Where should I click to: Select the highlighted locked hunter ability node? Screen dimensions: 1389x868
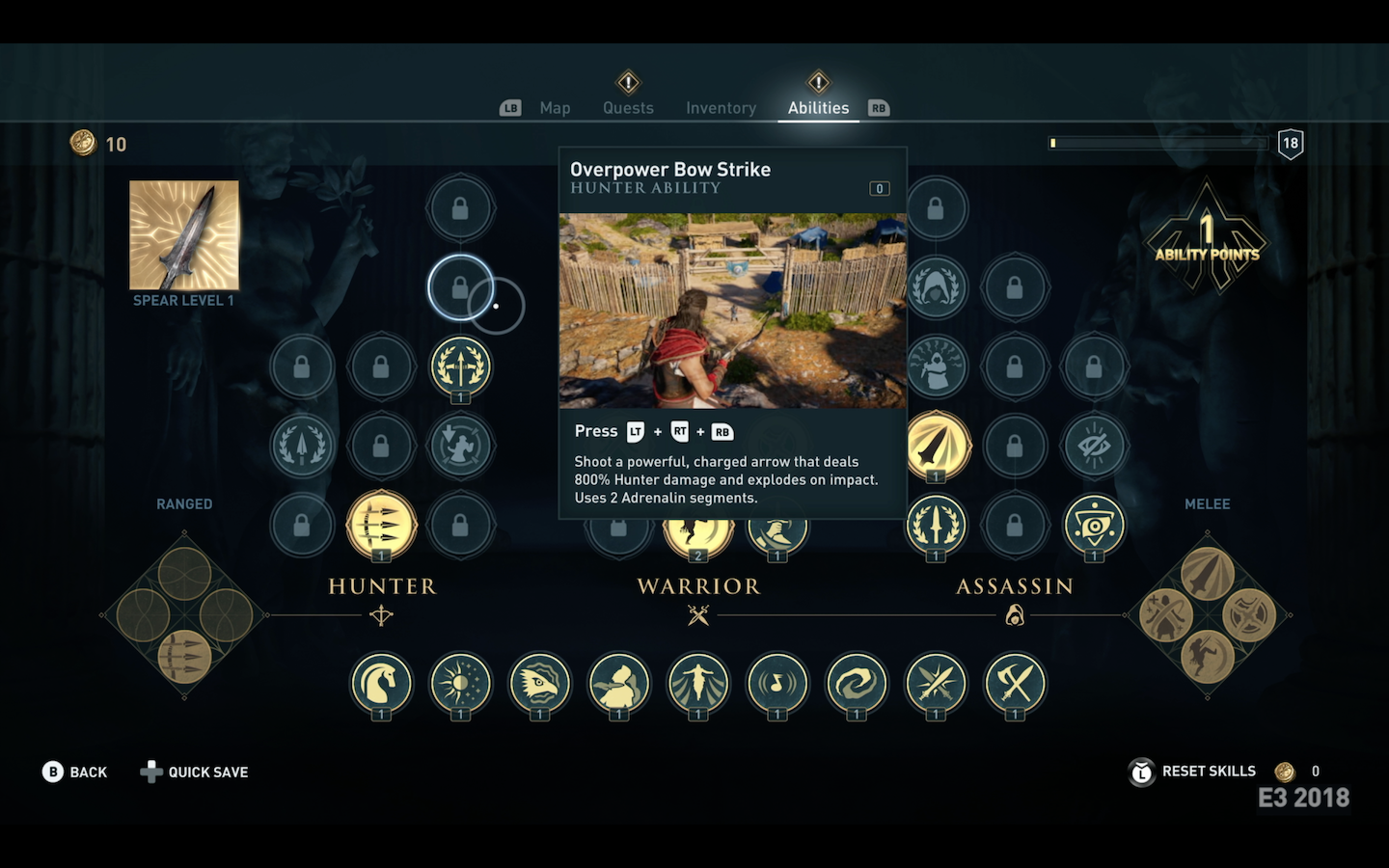pos(460,287)
